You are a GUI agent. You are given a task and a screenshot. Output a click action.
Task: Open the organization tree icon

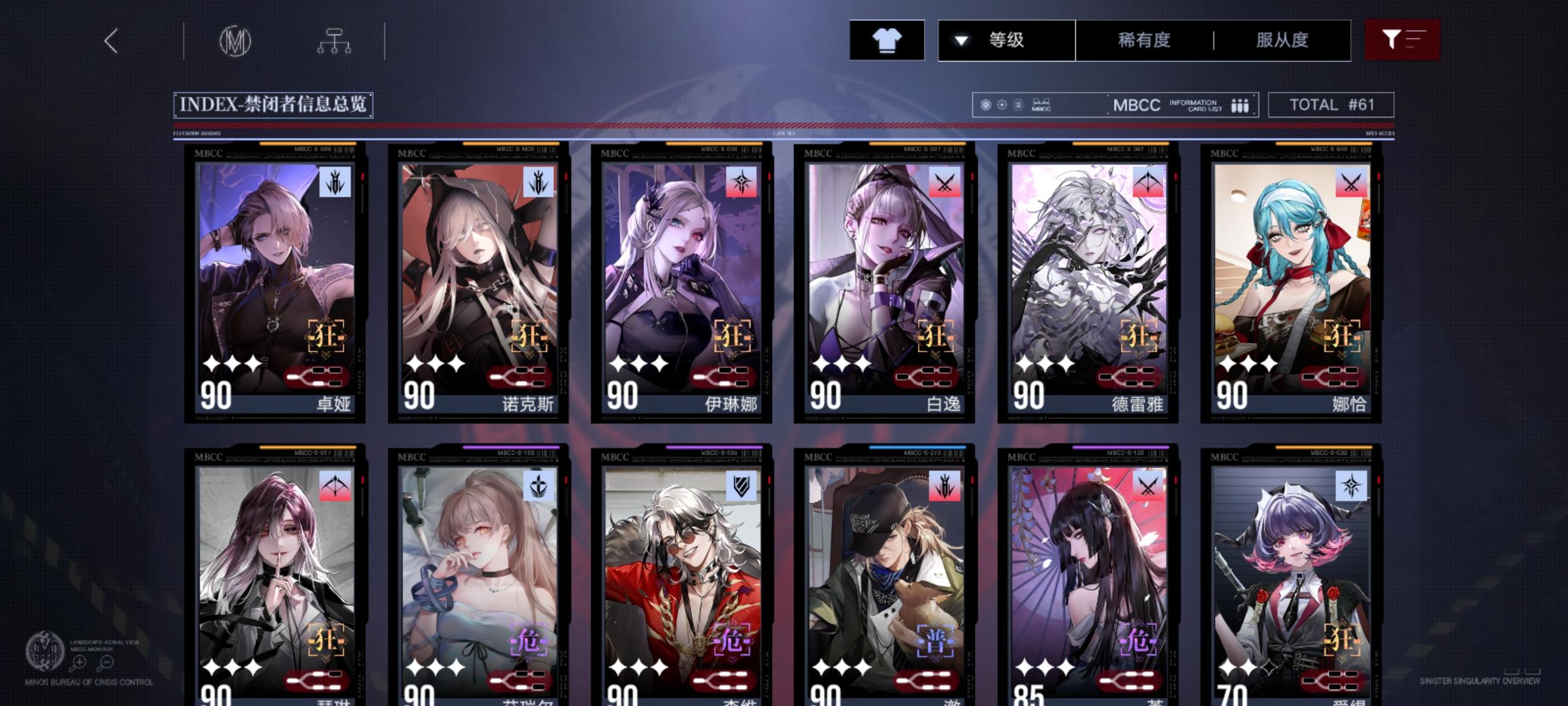click(335, 40)
